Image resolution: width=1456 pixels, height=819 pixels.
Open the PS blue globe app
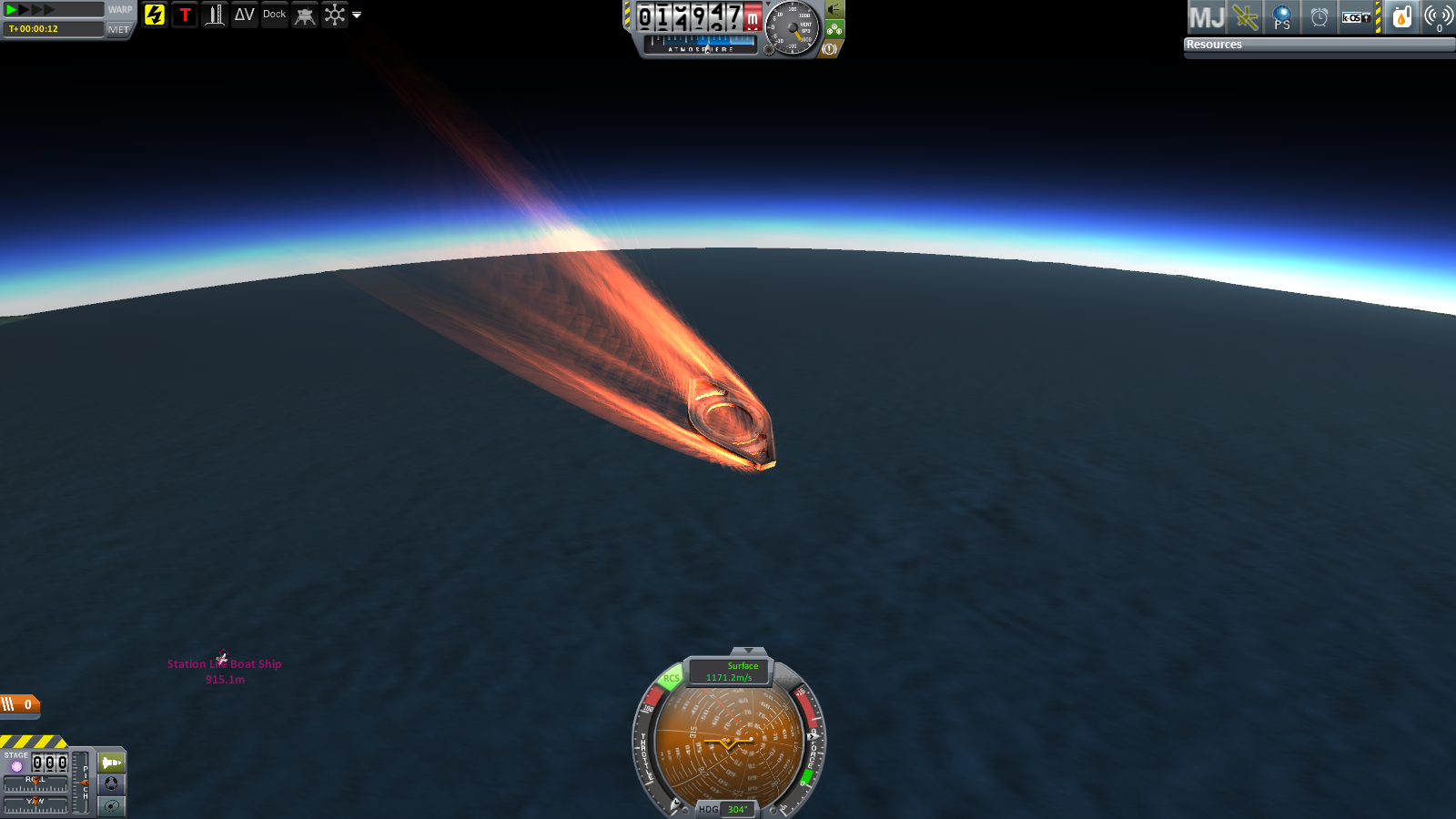(x=1282, y=17)
